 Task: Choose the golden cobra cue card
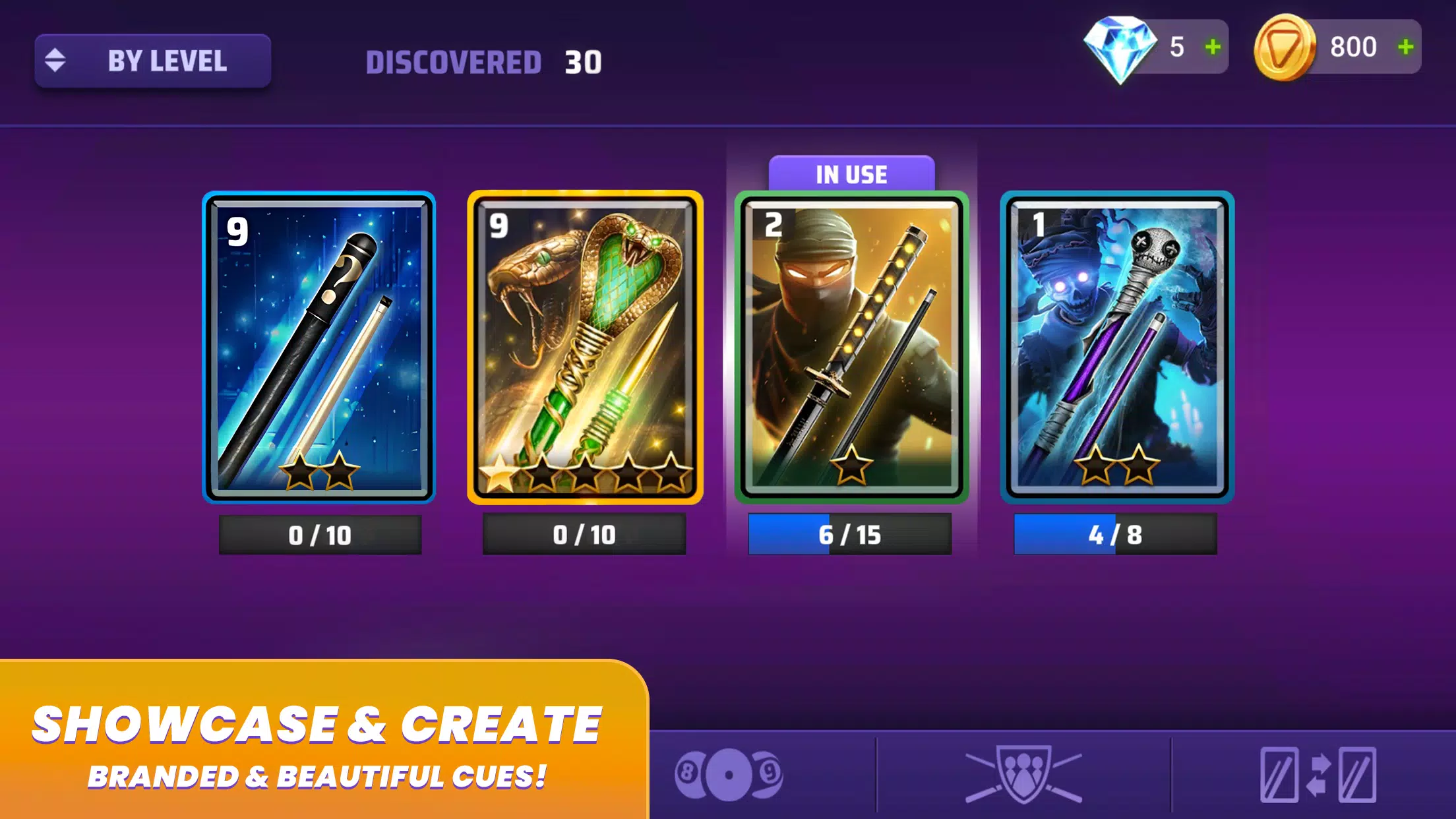(x=585, y=348)
